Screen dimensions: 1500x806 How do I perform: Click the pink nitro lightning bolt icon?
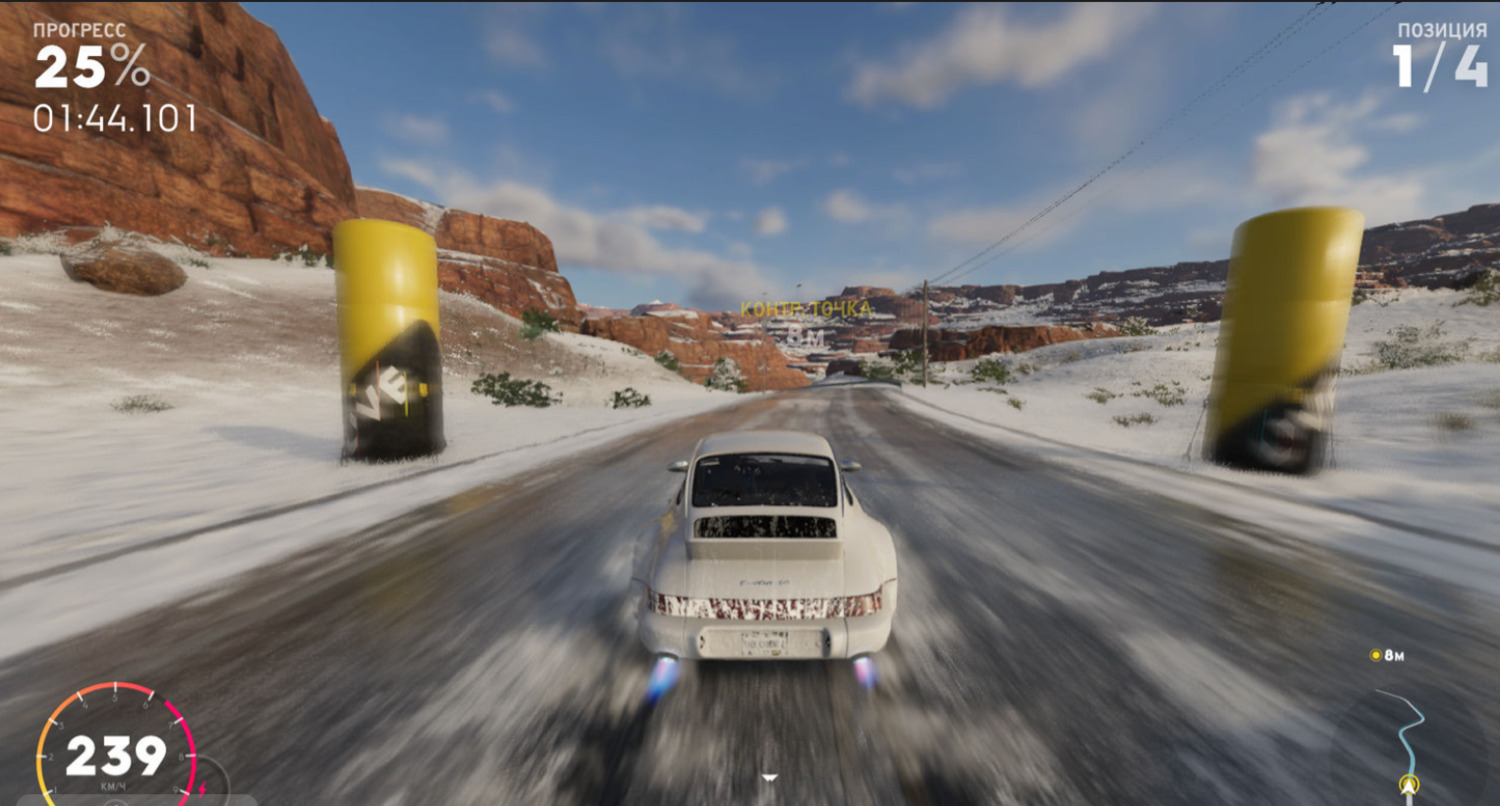click(203, 789)
